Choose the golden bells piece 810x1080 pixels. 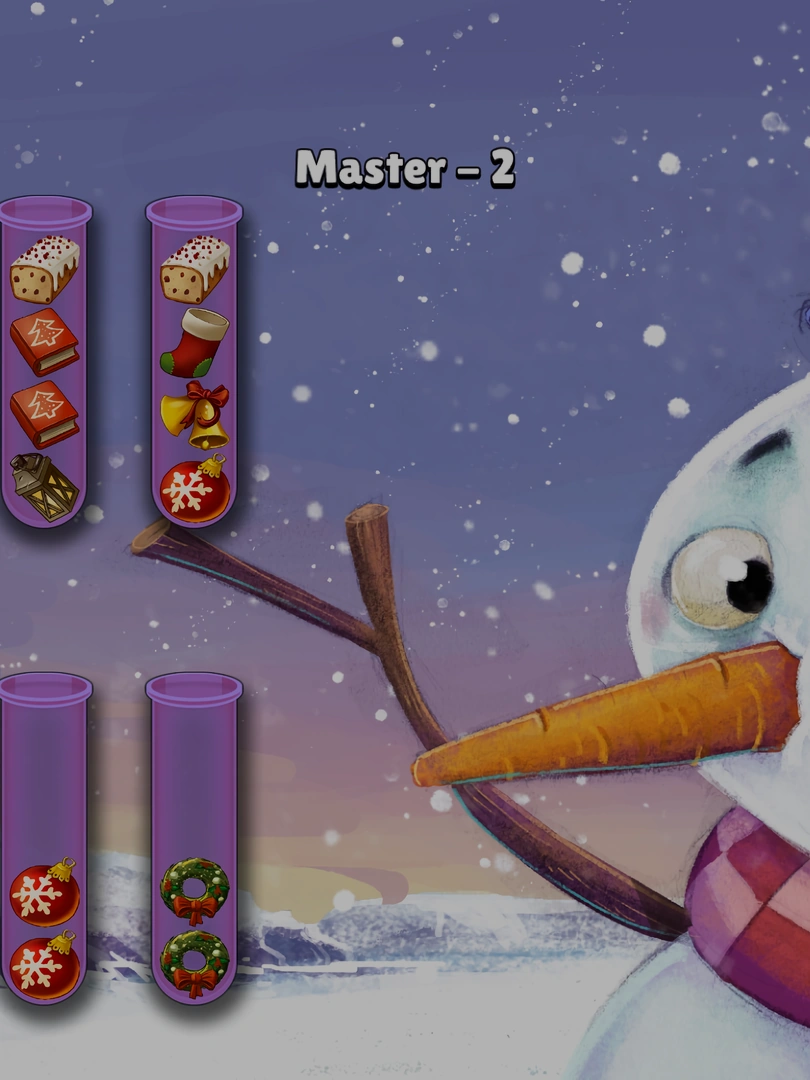click(196, 415)
